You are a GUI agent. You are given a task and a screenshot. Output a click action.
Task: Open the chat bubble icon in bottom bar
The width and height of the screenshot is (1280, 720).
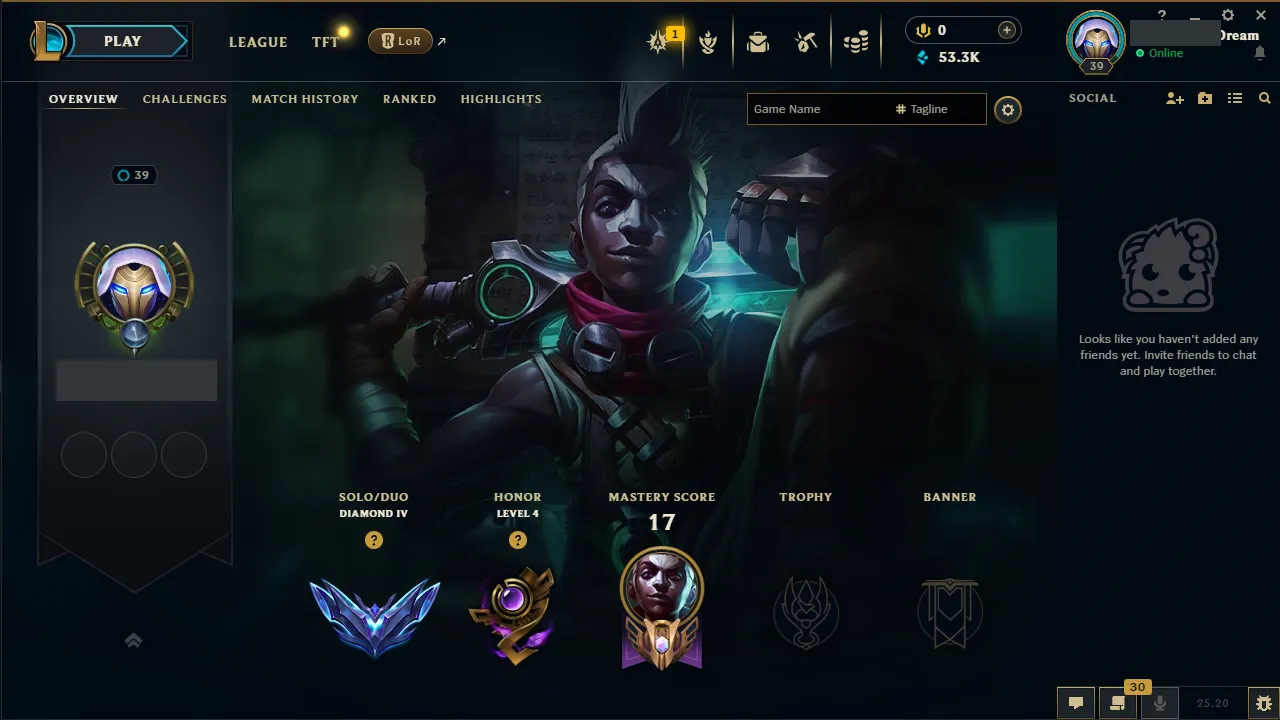pyautogui.click(x=1075, y=703)
